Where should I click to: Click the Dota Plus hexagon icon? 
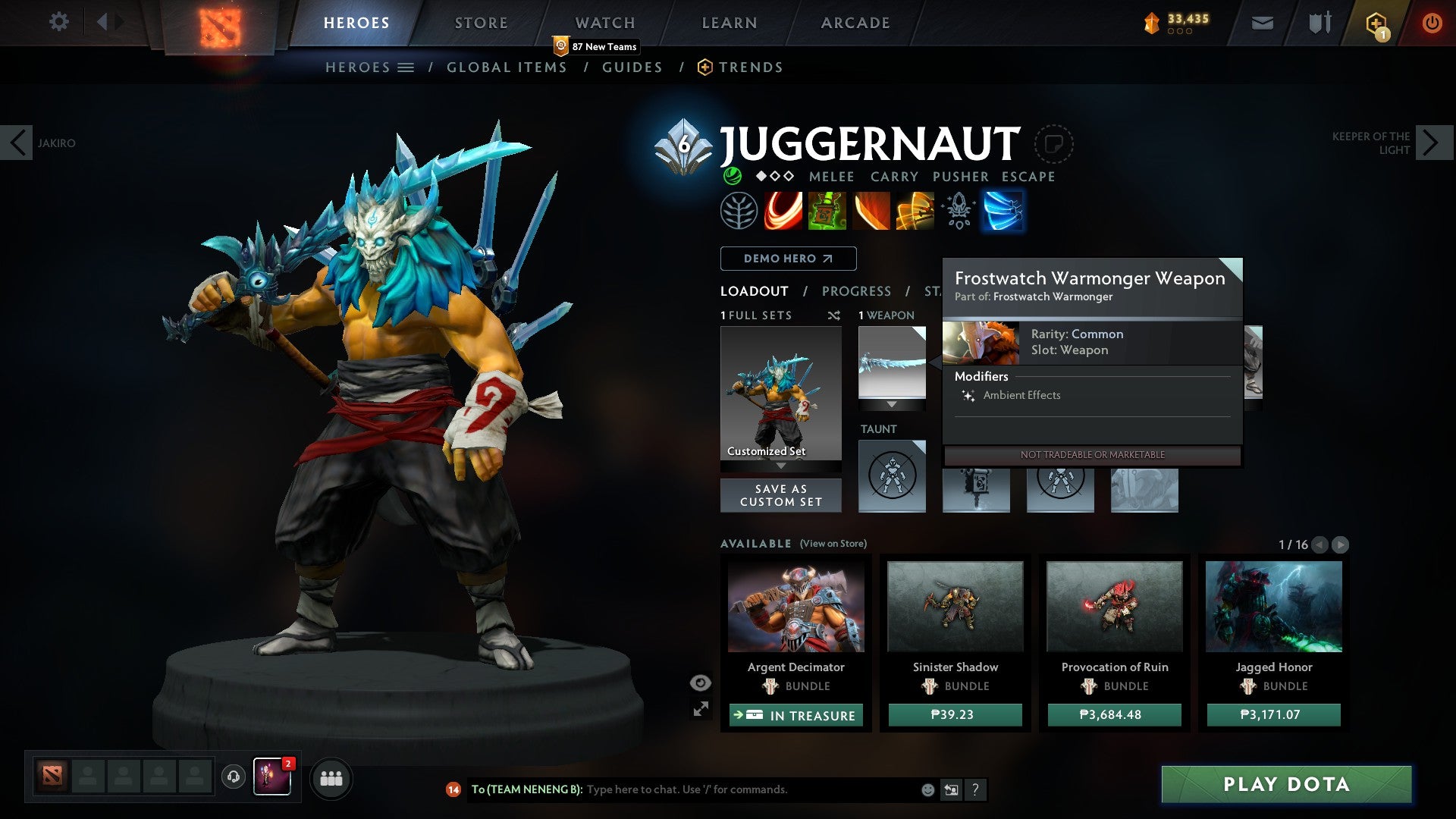(x=1376, y=22)
